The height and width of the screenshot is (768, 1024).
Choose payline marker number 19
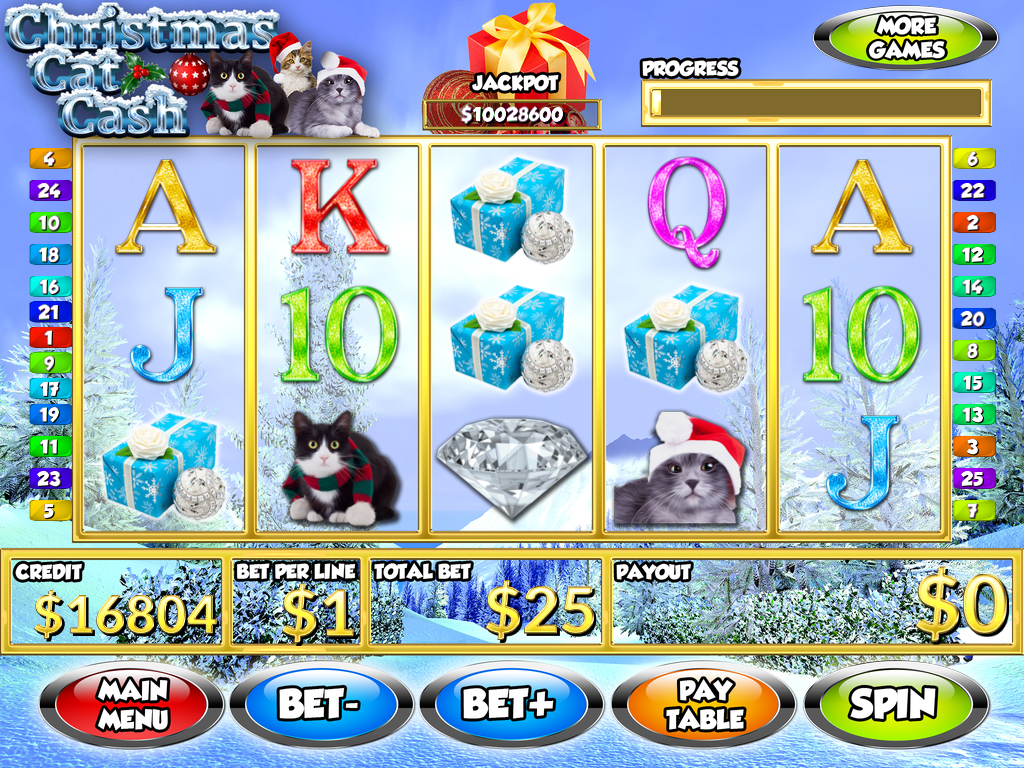coord(49,413)
